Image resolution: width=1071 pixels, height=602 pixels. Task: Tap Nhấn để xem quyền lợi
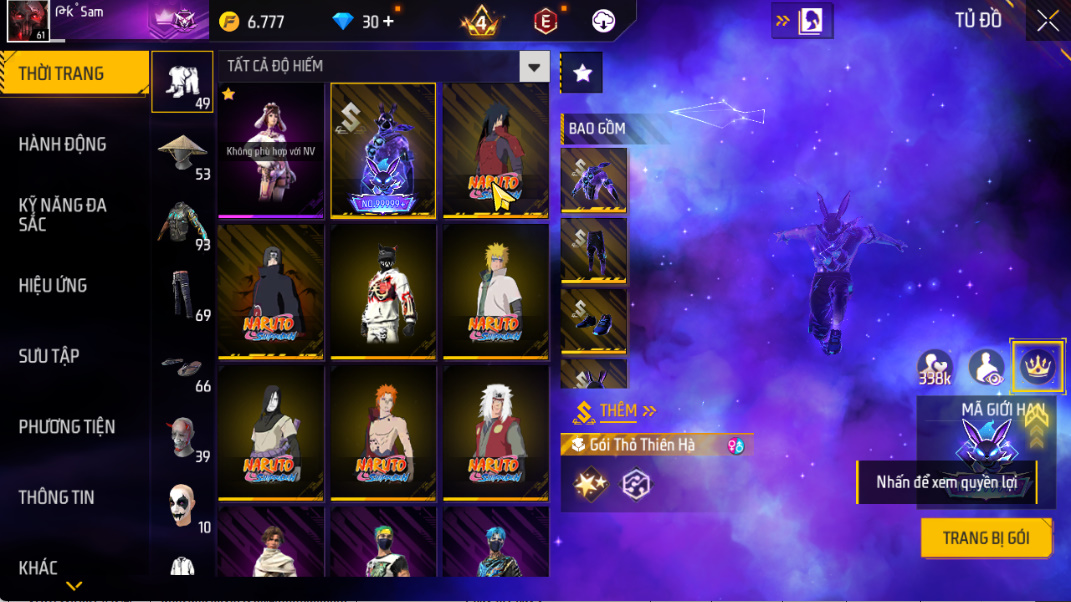[x=945, y=482]
